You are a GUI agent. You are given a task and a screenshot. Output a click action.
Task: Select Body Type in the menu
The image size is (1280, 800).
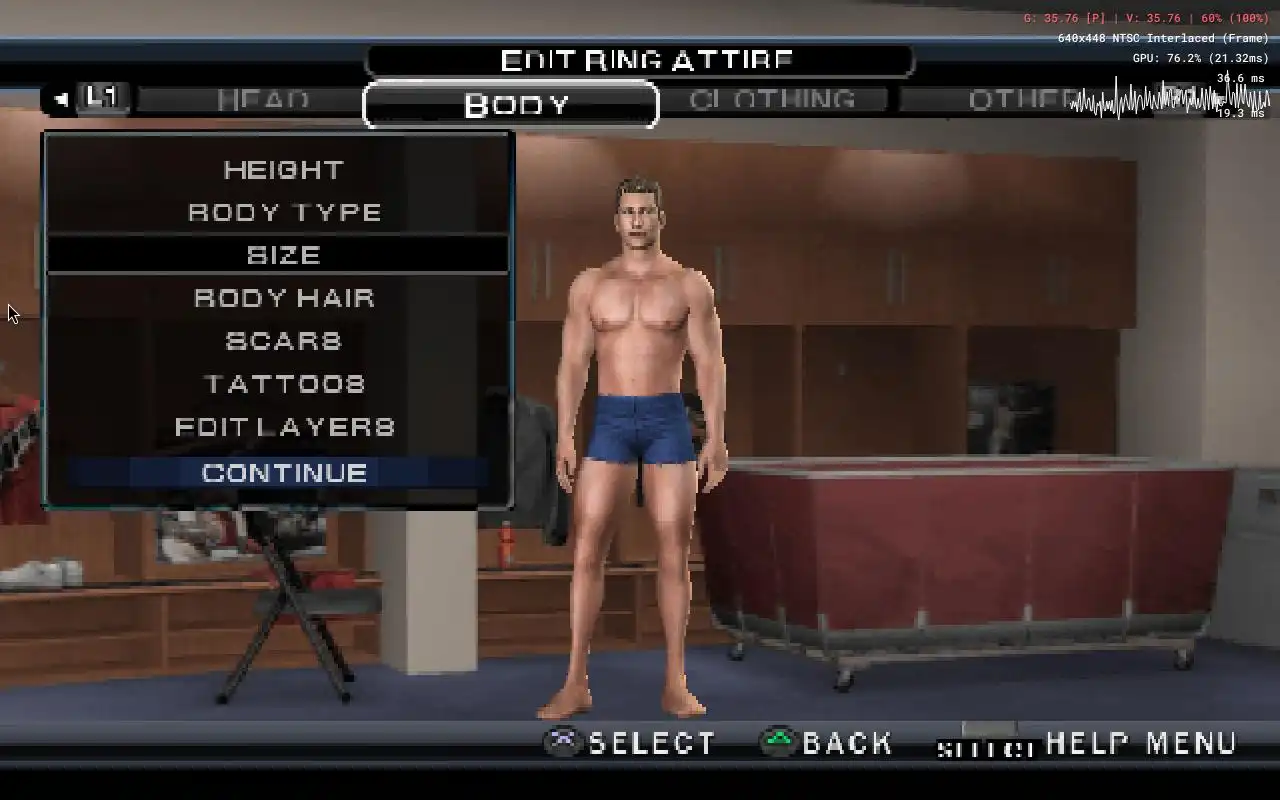pos(284,213)
